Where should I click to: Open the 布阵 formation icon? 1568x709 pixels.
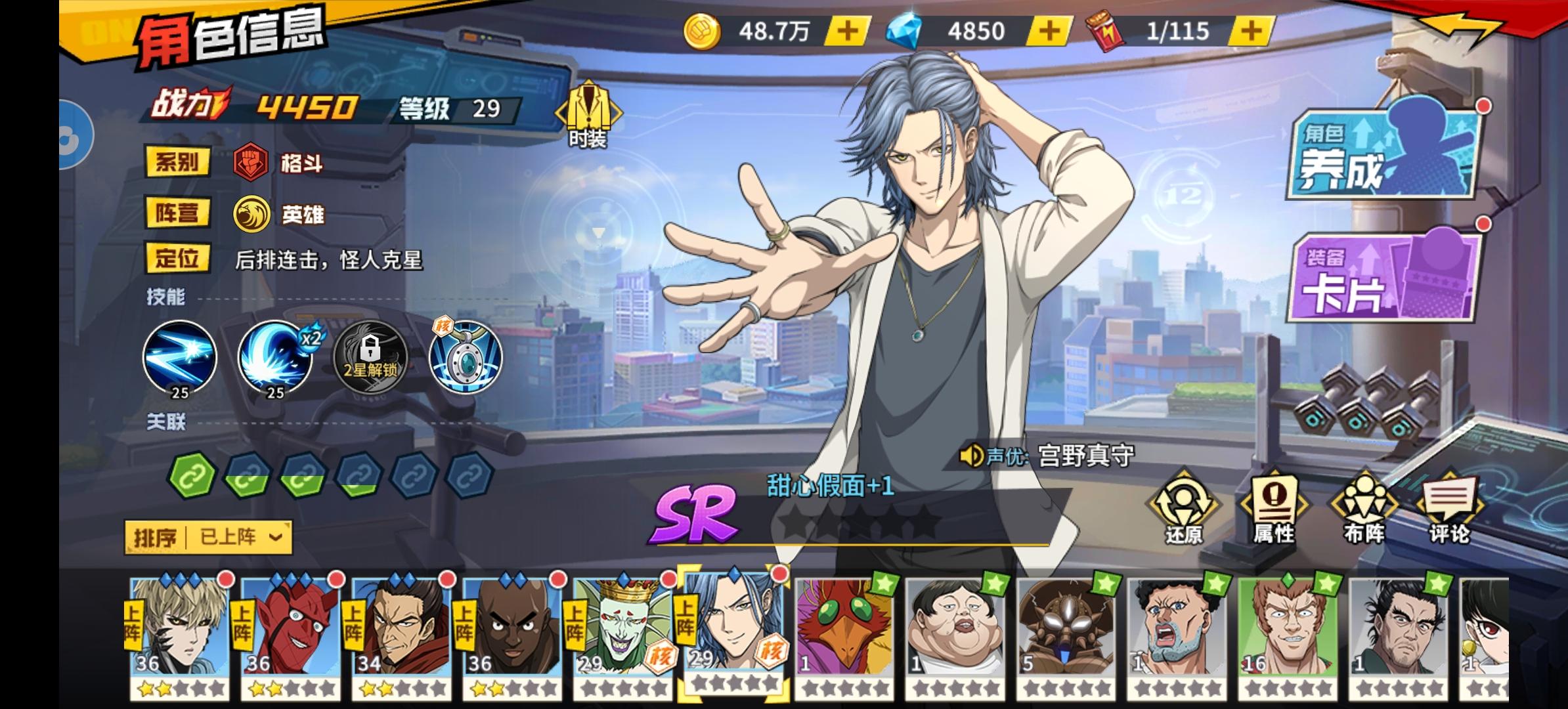(x=1363, y=509)
